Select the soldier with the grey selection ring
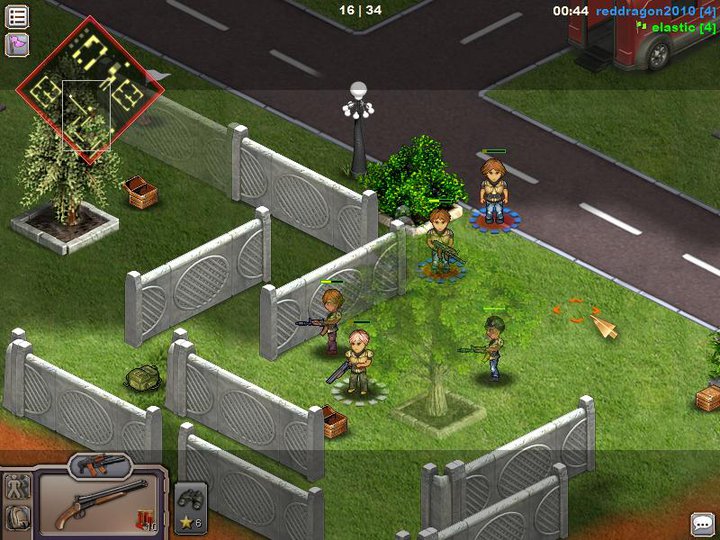720x540 pixels. click(x=357, y=360)
